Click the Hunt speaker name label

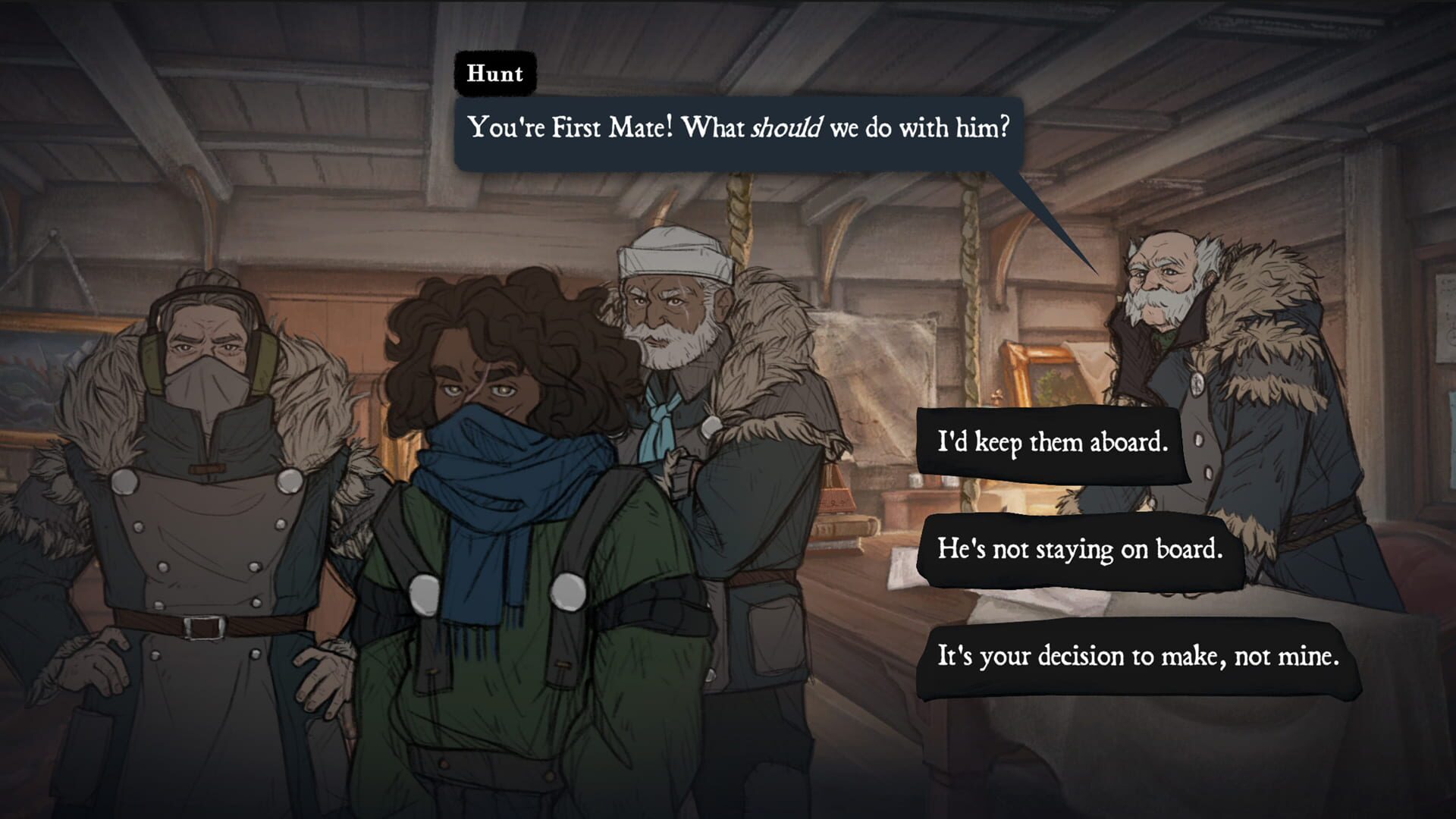(x=494, y=73)
